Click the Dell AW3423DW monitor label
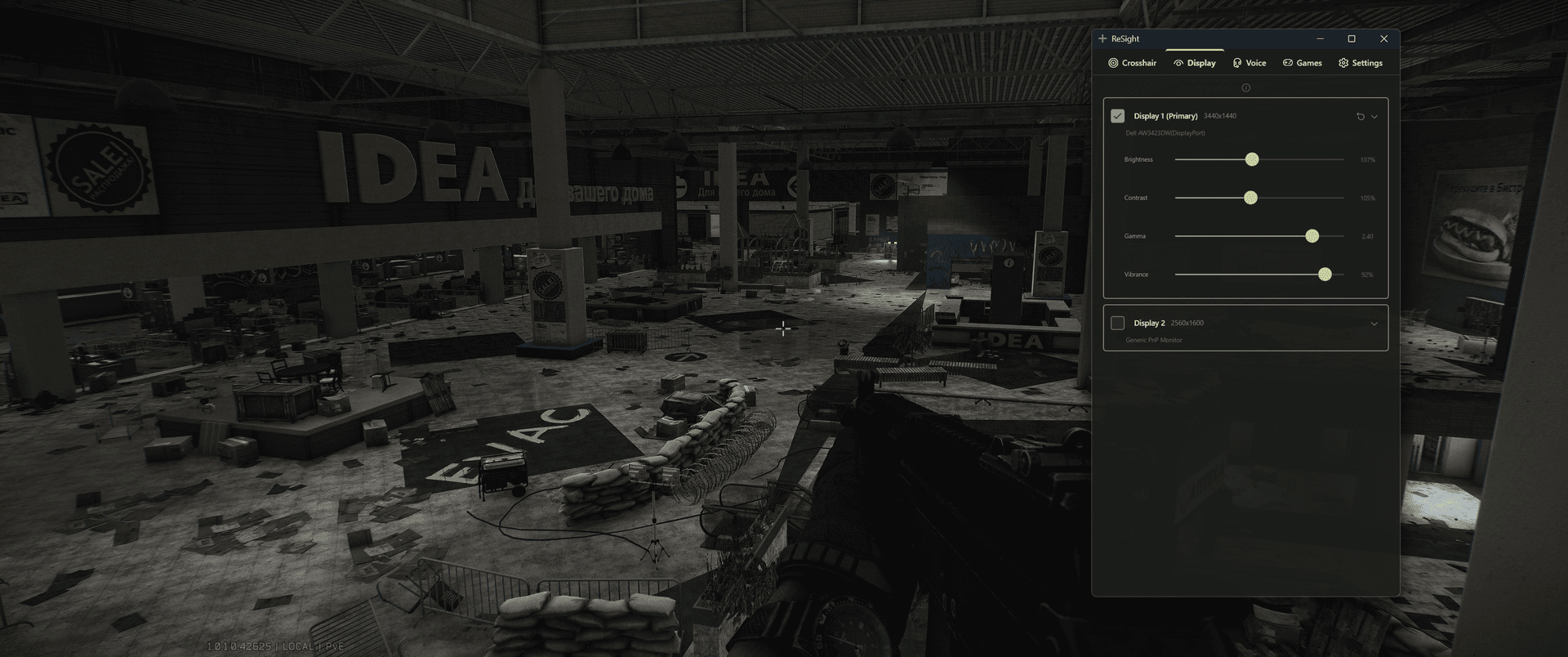1568x657 pixels. pos(1165,132)
